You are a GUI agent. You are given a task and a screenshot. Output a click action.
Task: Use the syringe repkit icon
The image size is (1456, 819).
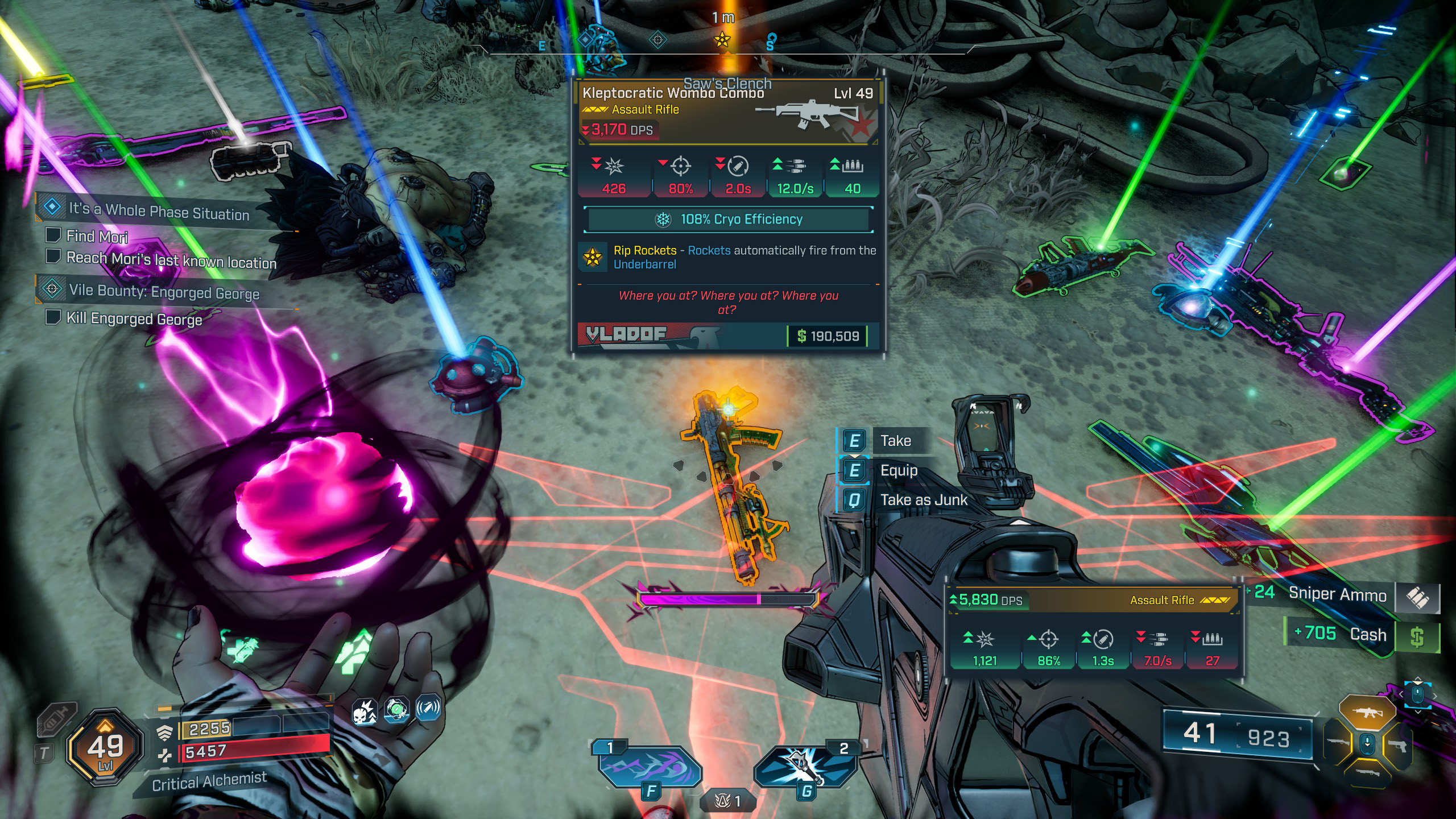click(57, 721)
